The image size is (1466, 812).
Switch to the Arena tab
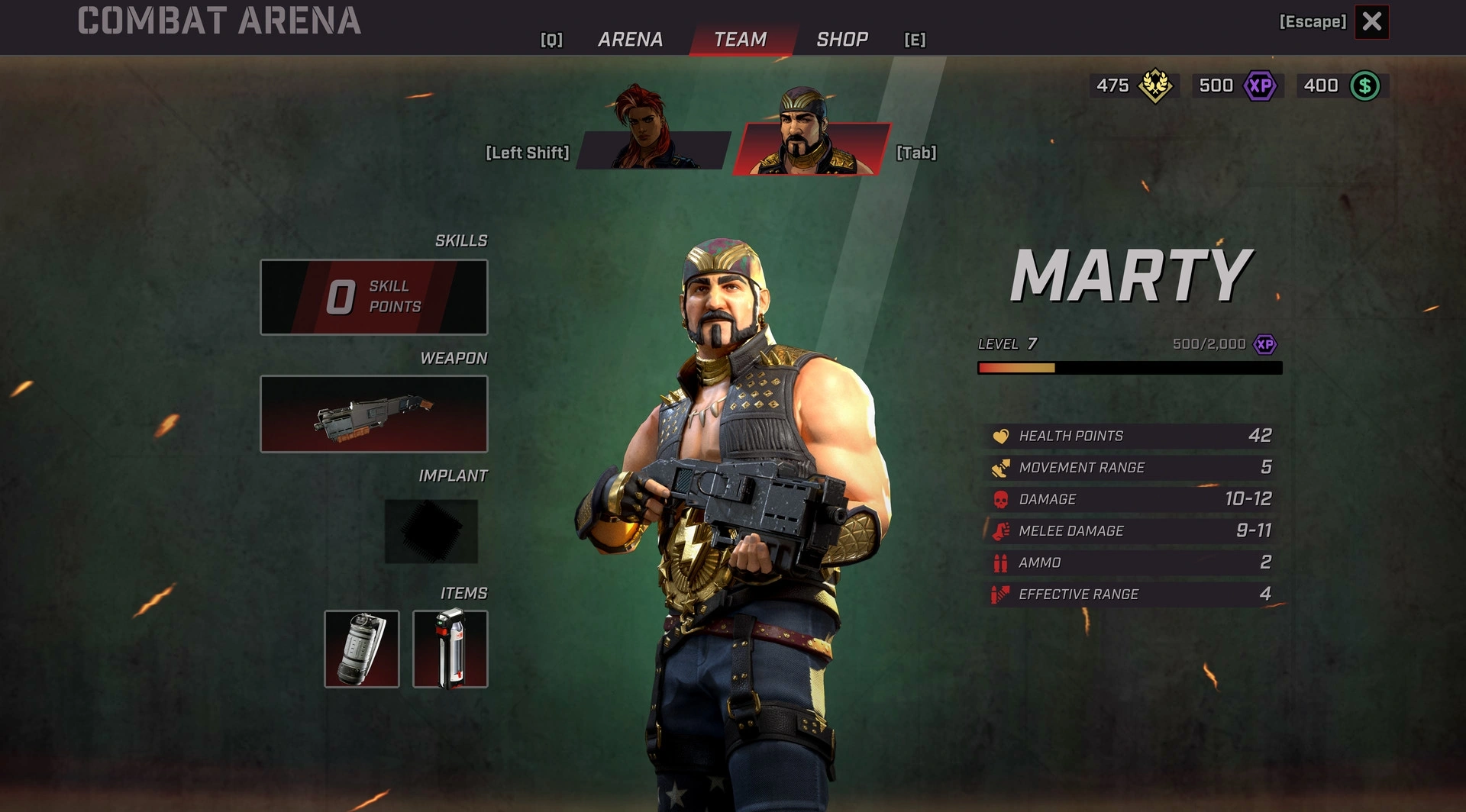(630, 40)
